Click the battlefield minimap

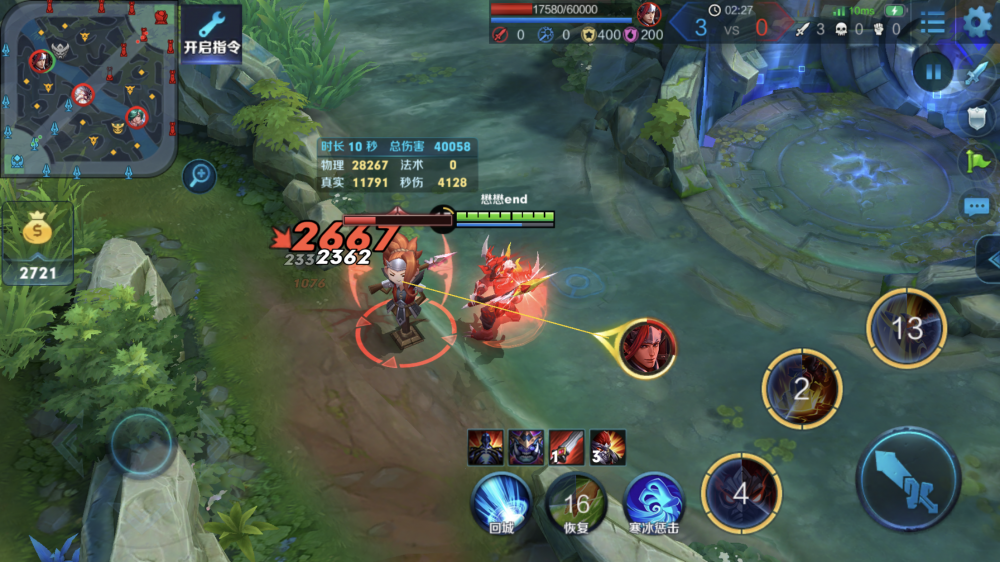(x=89, y=88)
